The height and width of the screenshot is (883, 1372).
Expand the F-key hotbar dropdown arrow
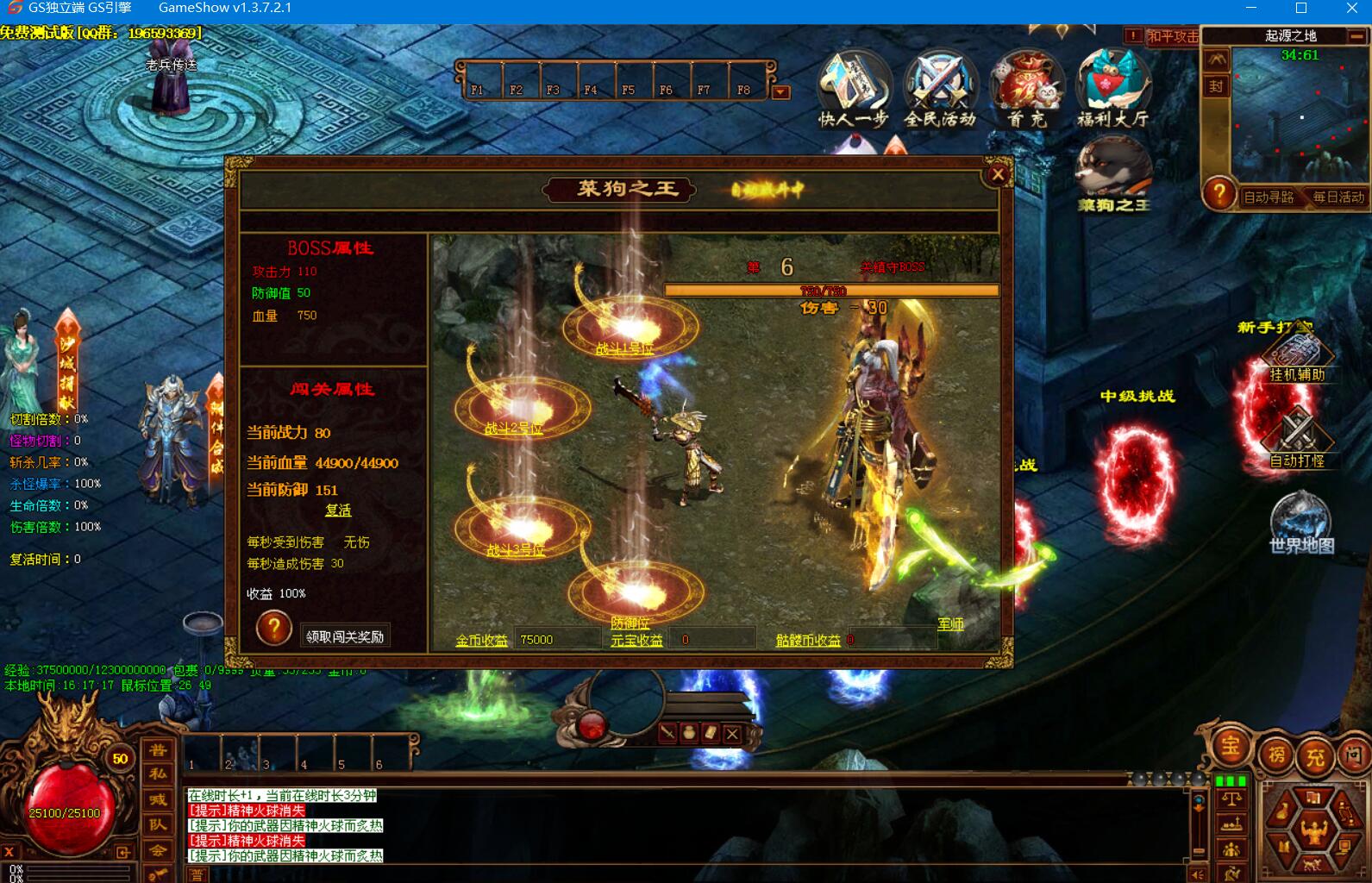pyautogui.click(x=780, y=92)
